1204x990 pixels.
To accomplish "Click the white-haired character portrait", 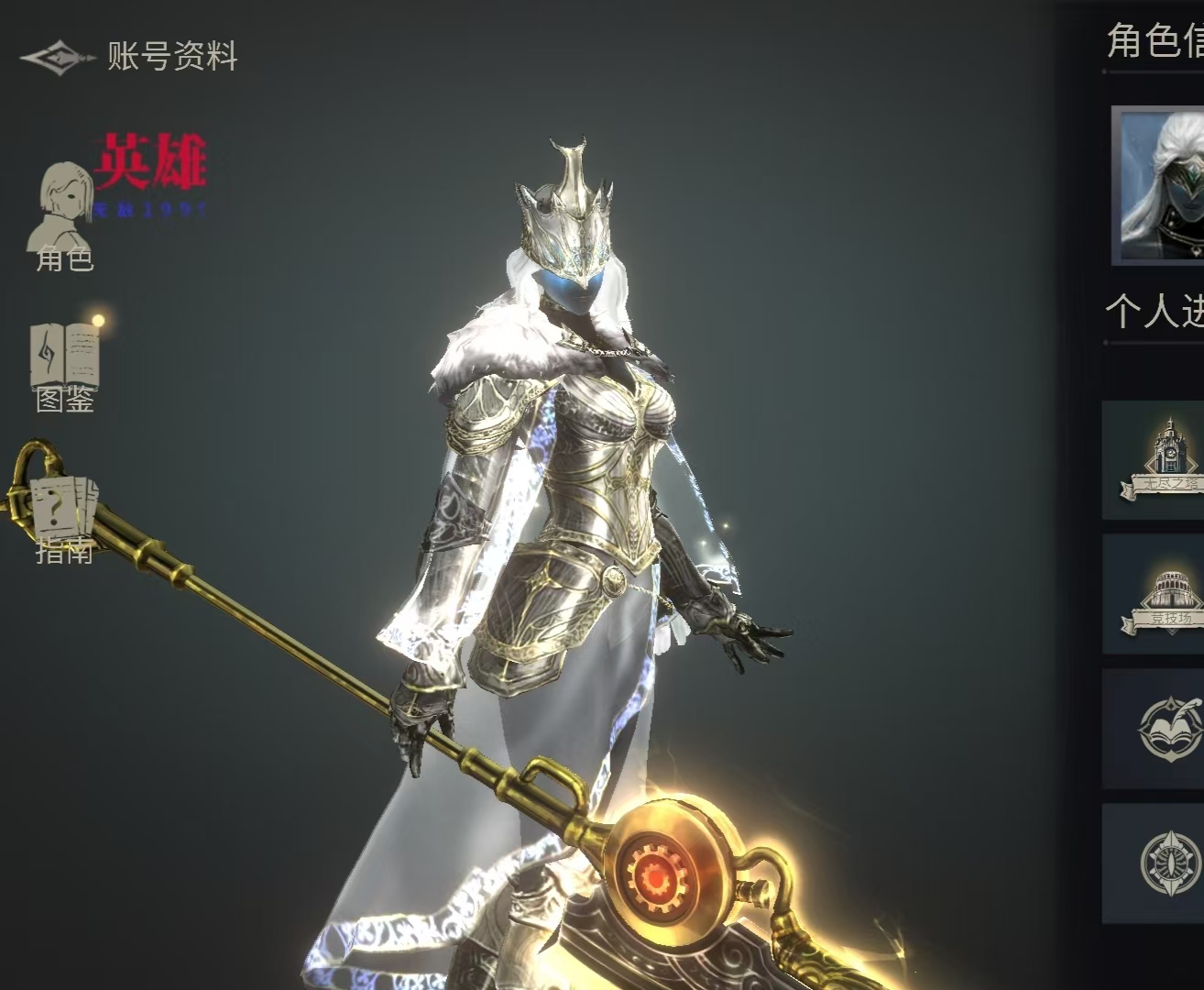I will (1159, 186).
